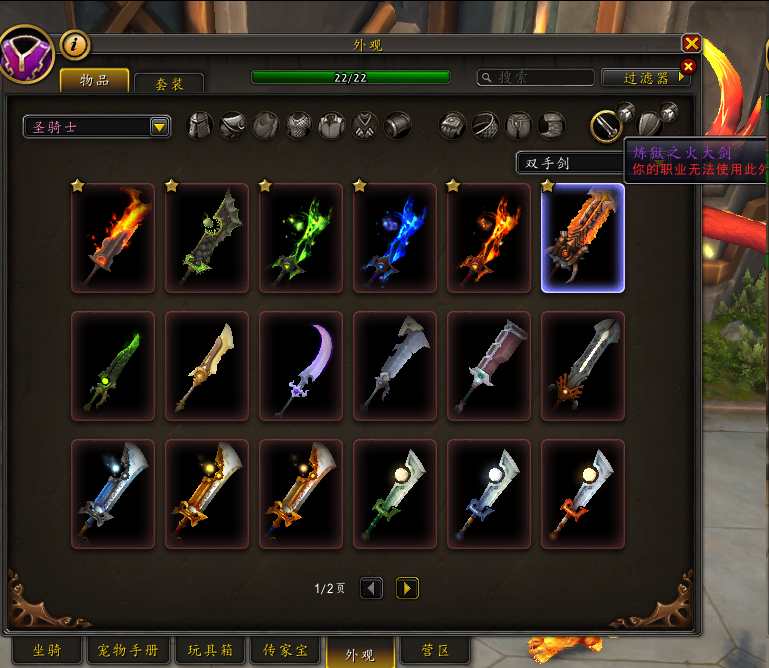769x668 pixels.
Task: Switch to the 玩具箱 tab
Action: (x=210, y=651)
